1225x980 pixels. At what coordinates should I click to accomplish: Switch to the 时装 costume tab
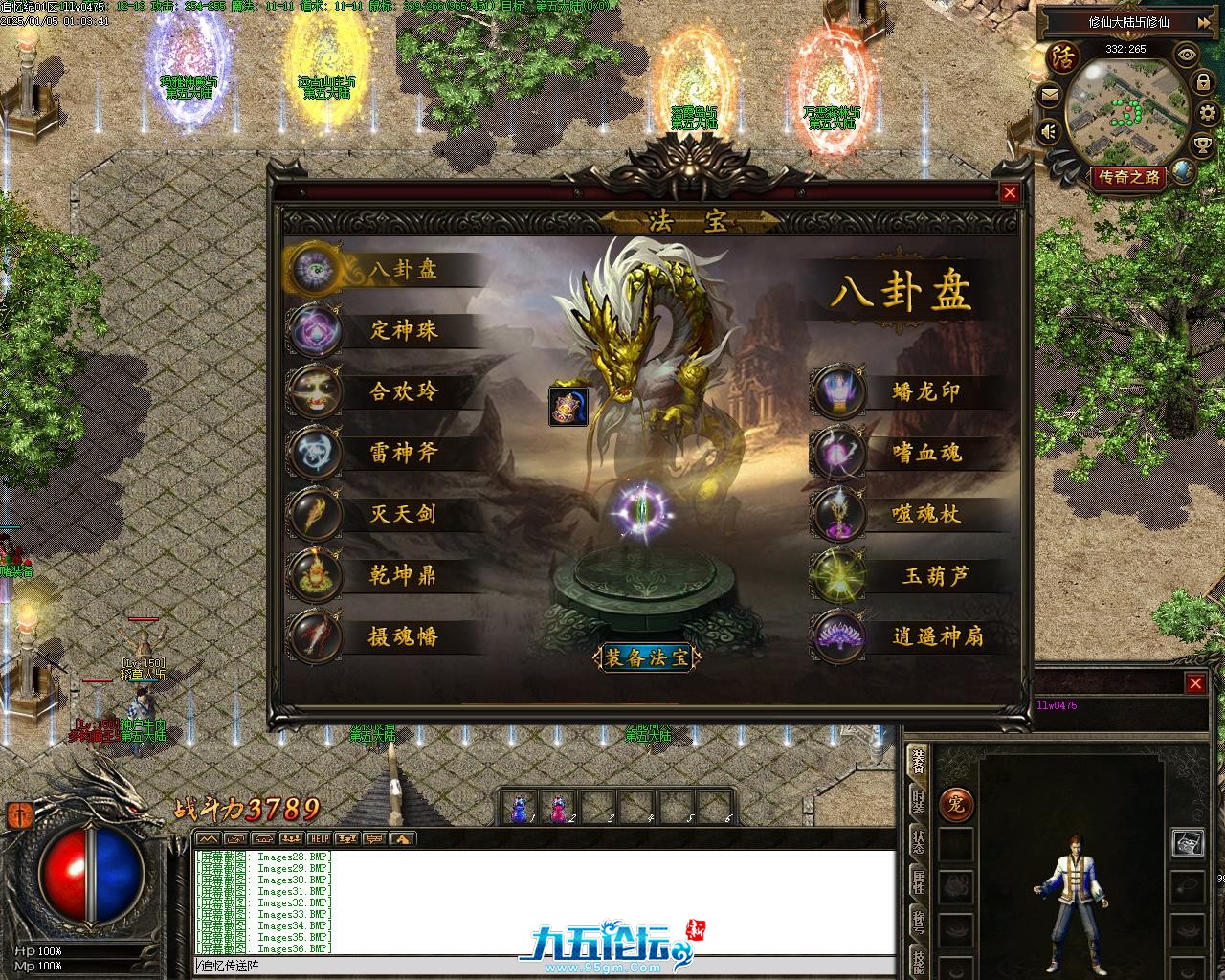[x=918, y=800]
